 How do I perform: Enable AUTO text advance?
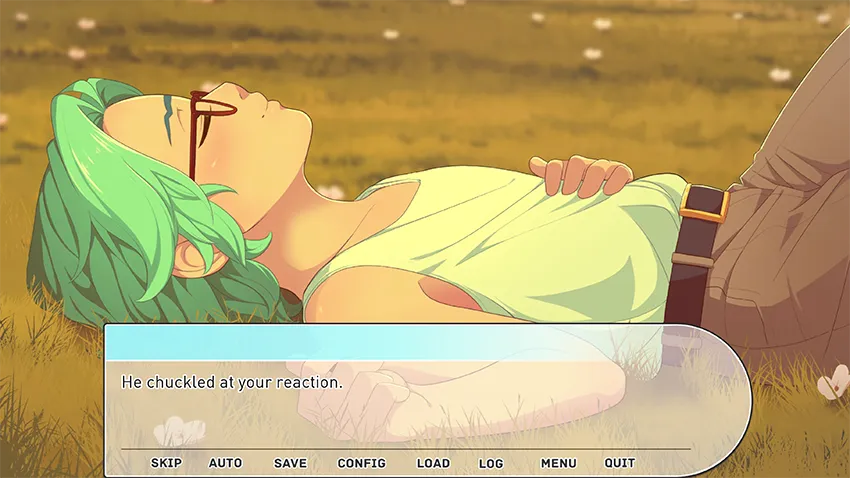point(225,464)
